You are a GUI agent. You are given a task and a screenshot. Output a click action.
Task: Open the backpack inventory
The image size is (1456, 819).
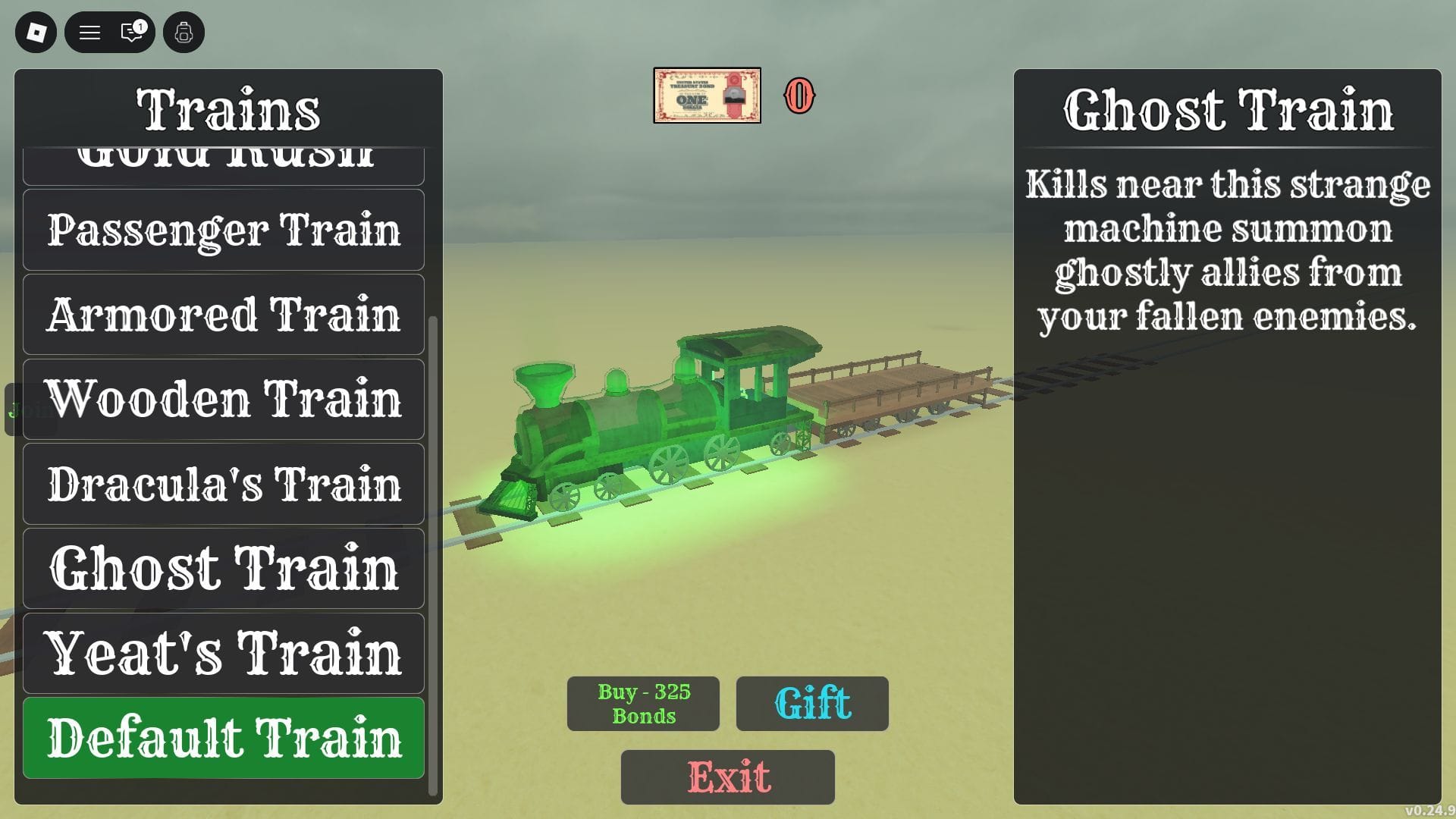183,32
